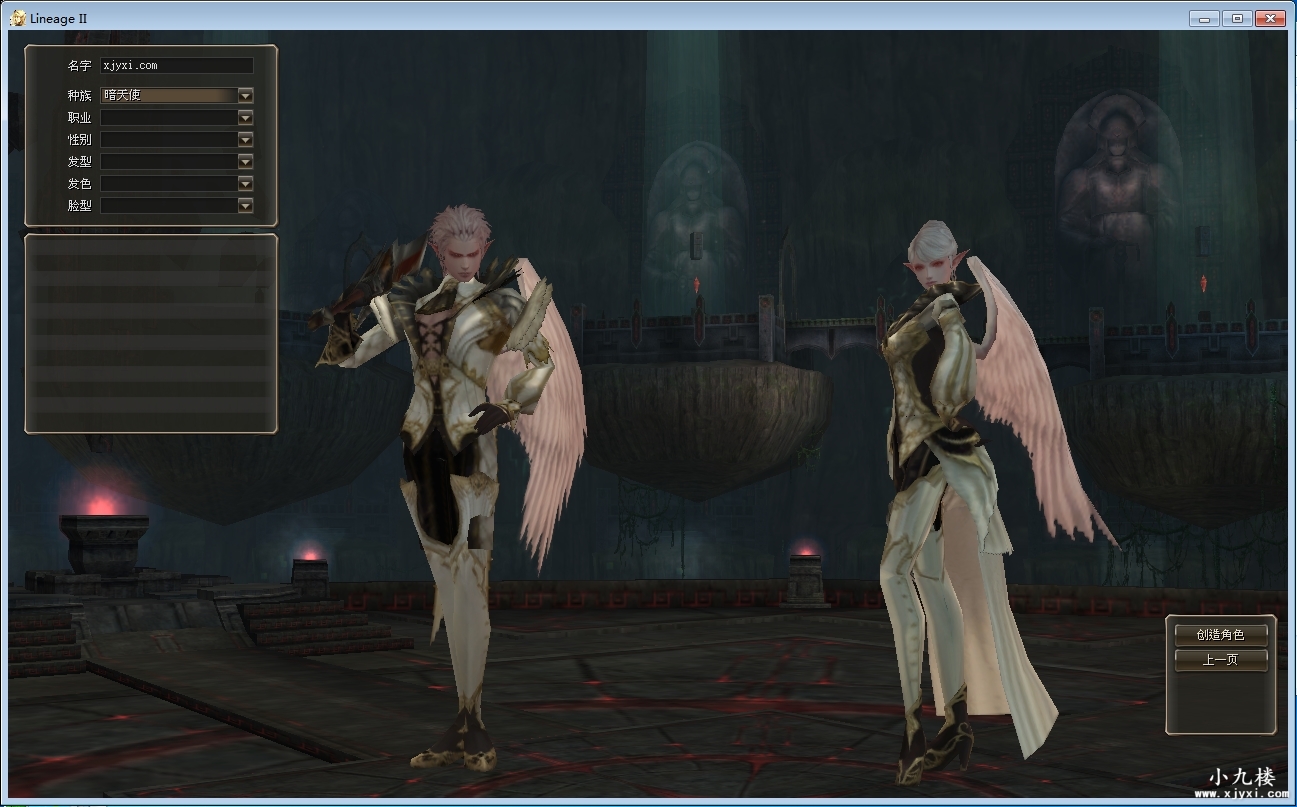
Task: Go back with the 上一页 button
Action: [1220, 660]
